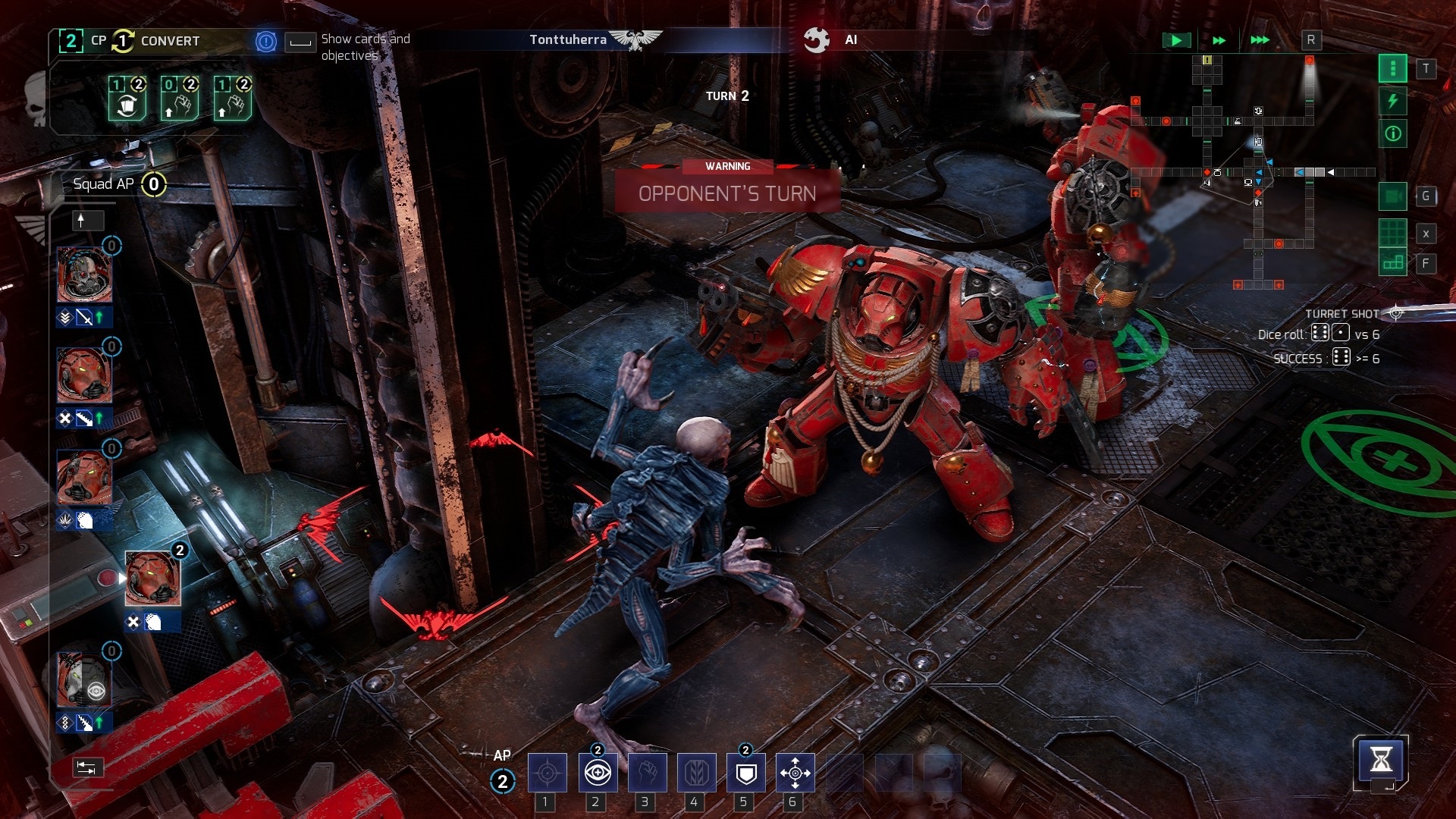Viewport: 1456px width, 819px height.
Task: Click the tactical minimap
Action: click(1251, 174)
